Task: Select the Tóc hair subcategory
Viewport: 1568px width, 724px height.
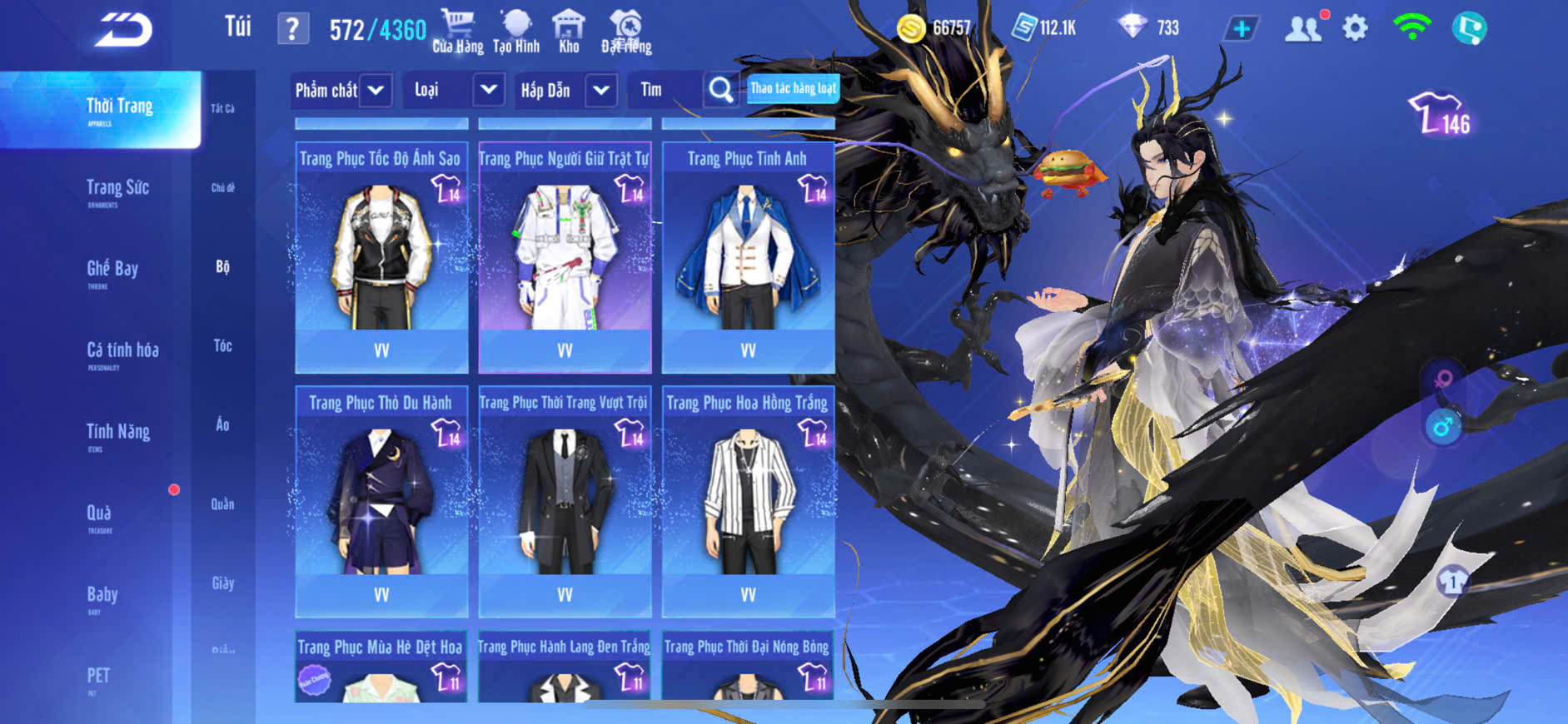Action: tap(222, 346)
